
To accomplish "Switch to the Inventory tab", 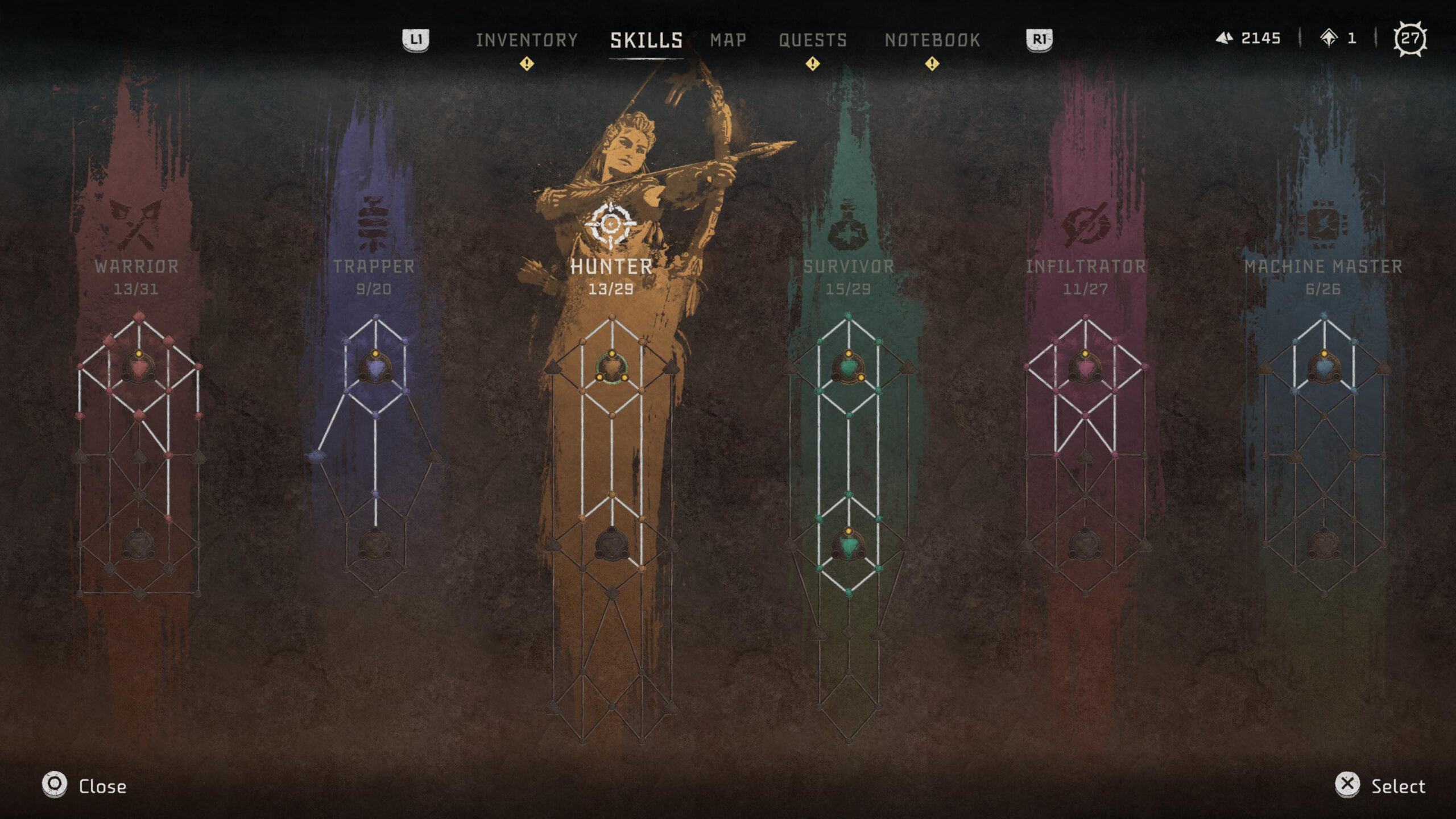I will [x=528, y=40].
